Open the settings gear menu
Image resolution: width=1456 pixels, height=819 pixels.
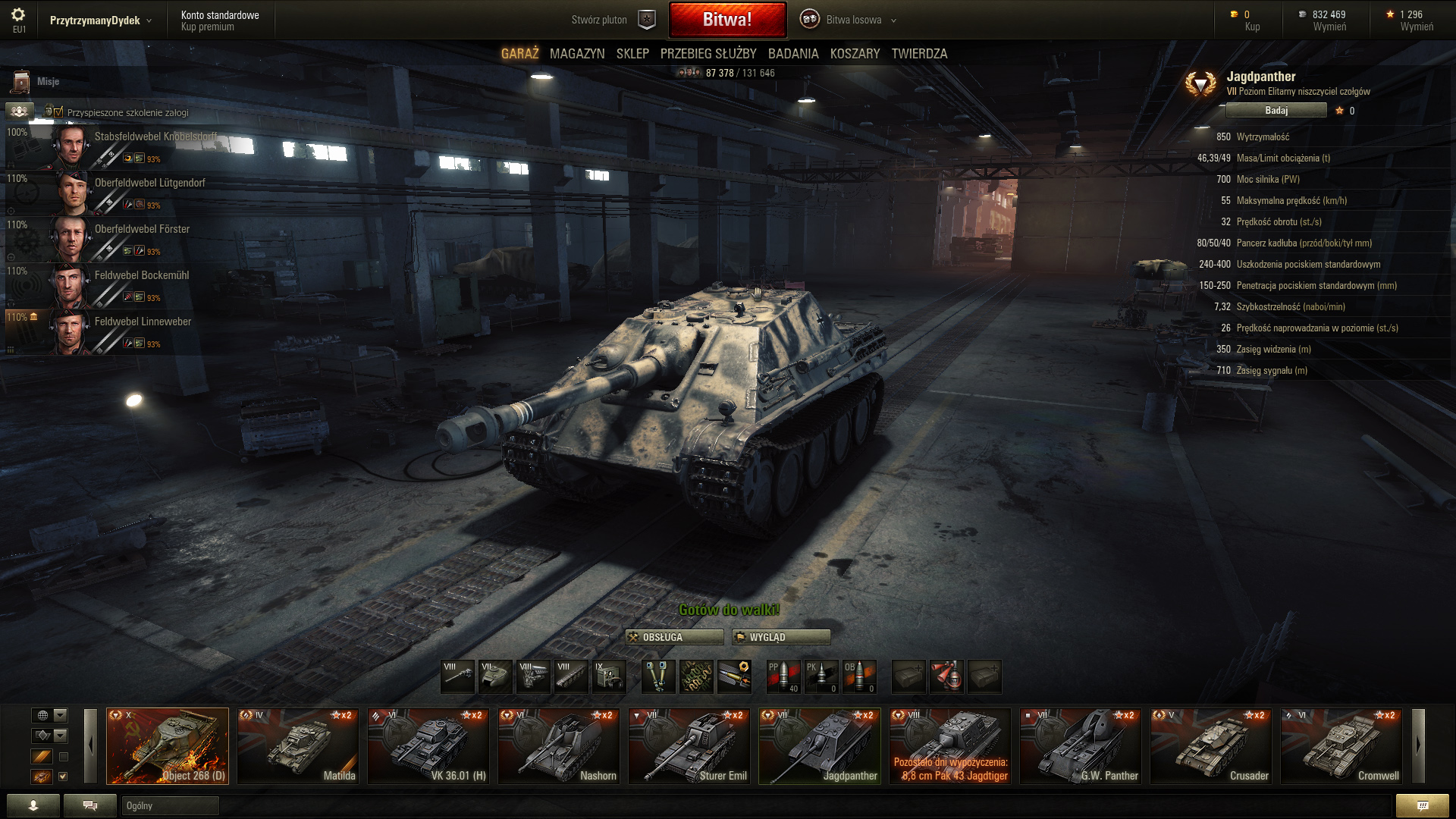(18, 15)
